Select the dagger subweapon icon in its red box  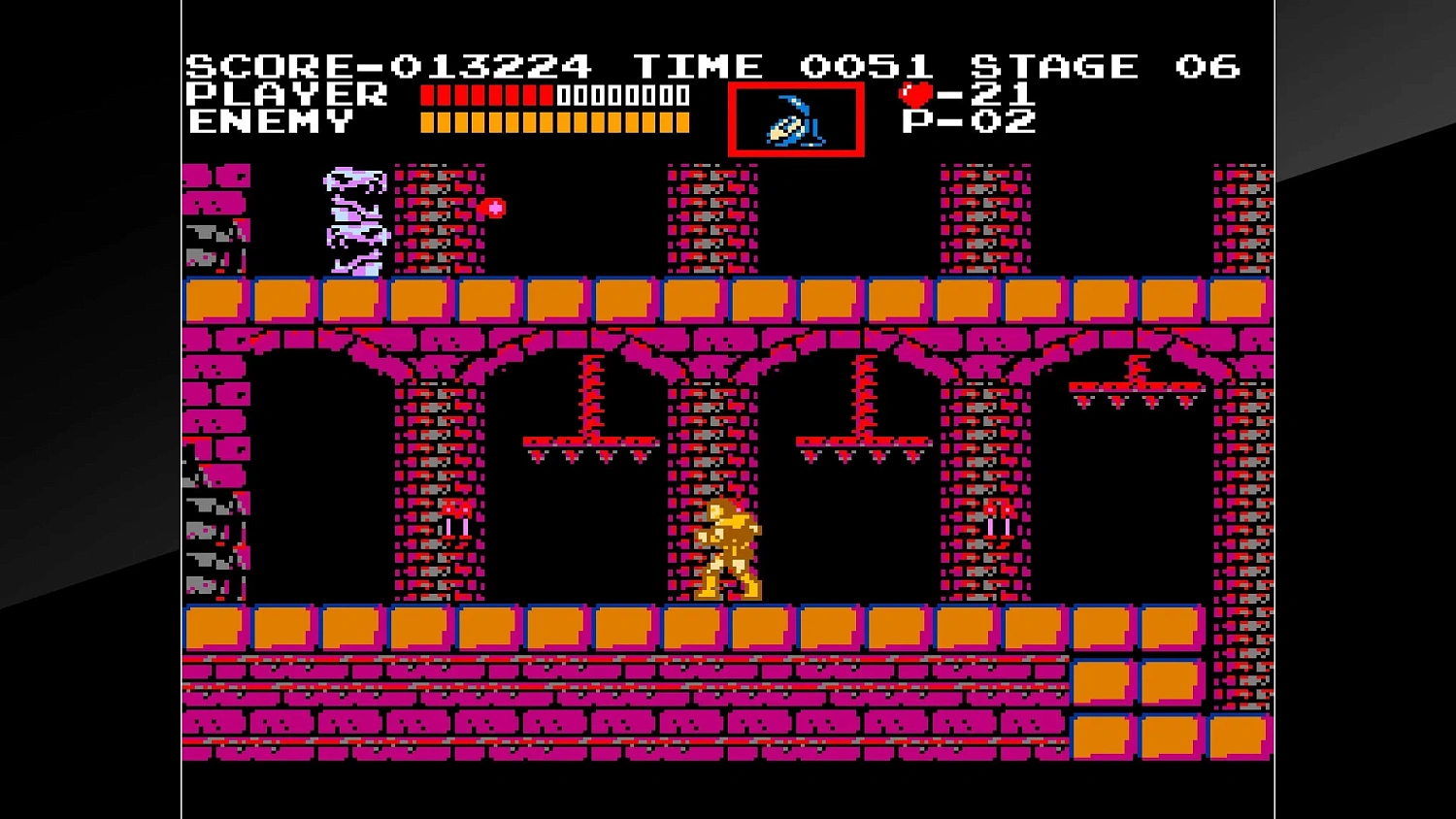(794, 119)
